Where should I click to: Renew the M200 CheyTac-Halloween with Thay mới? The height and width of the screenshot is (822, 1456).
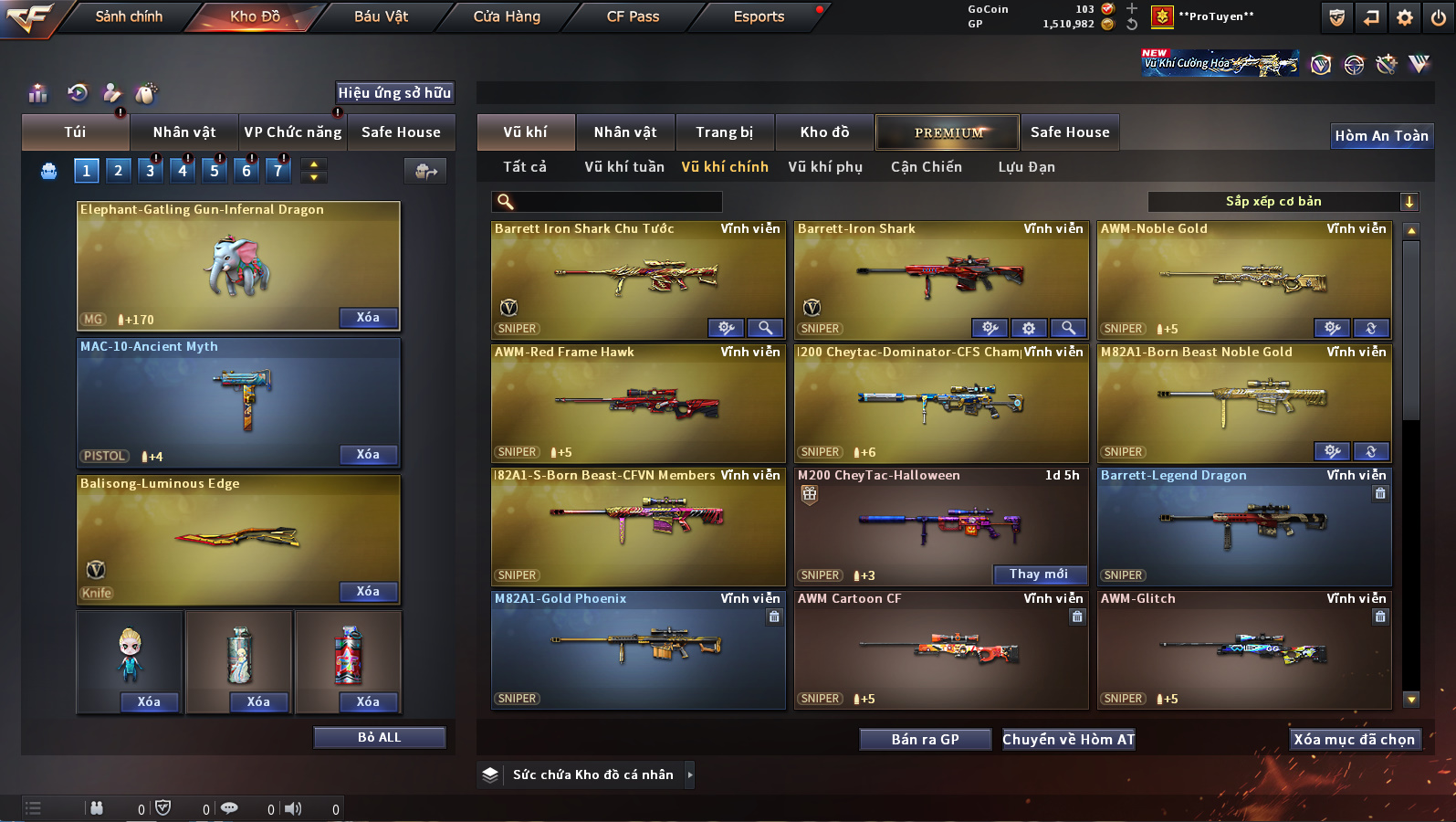(x=1039, y=574)
